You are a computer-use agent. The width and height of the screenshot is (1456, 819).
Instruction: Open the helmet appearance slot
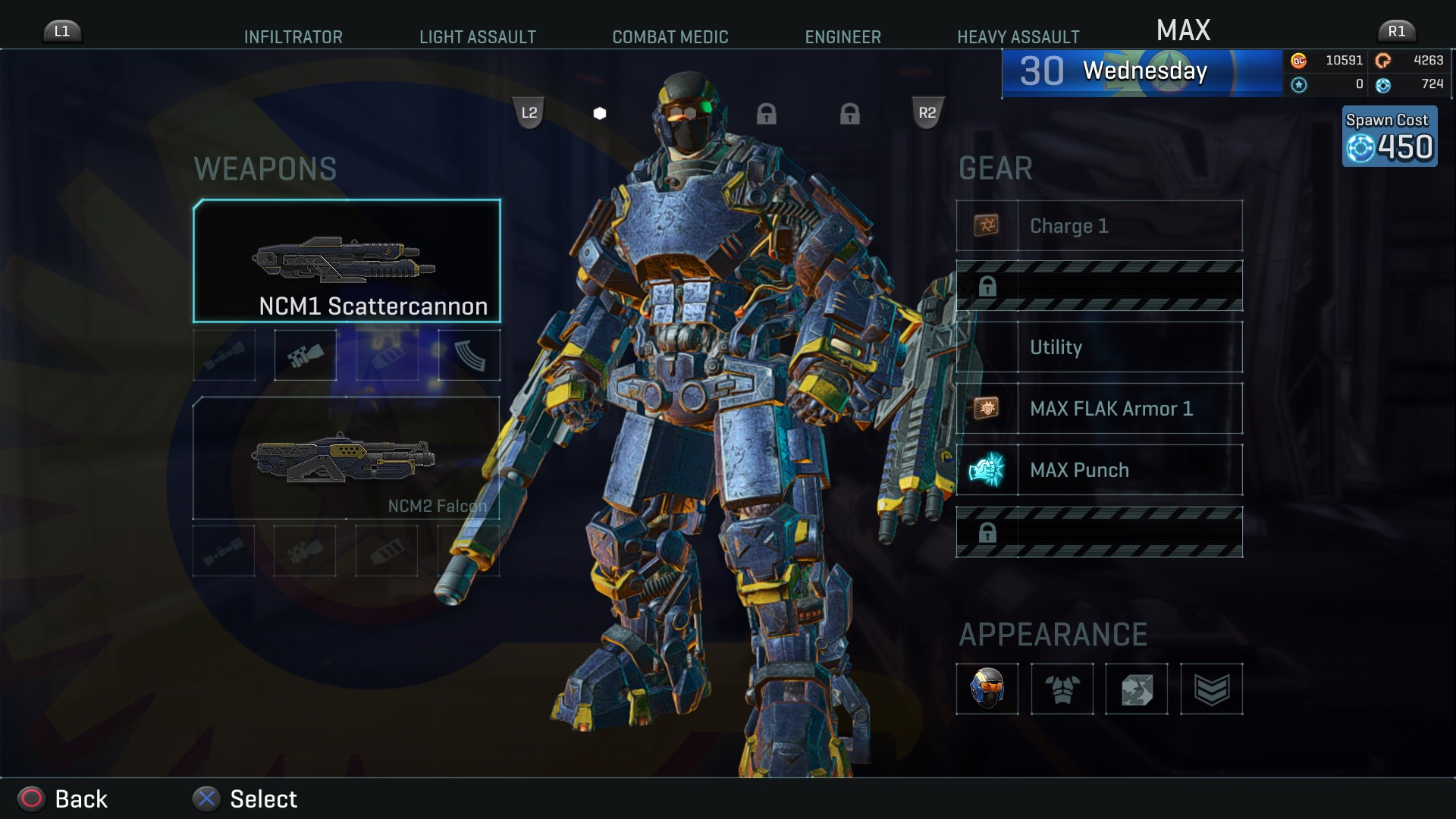[987, 689]
